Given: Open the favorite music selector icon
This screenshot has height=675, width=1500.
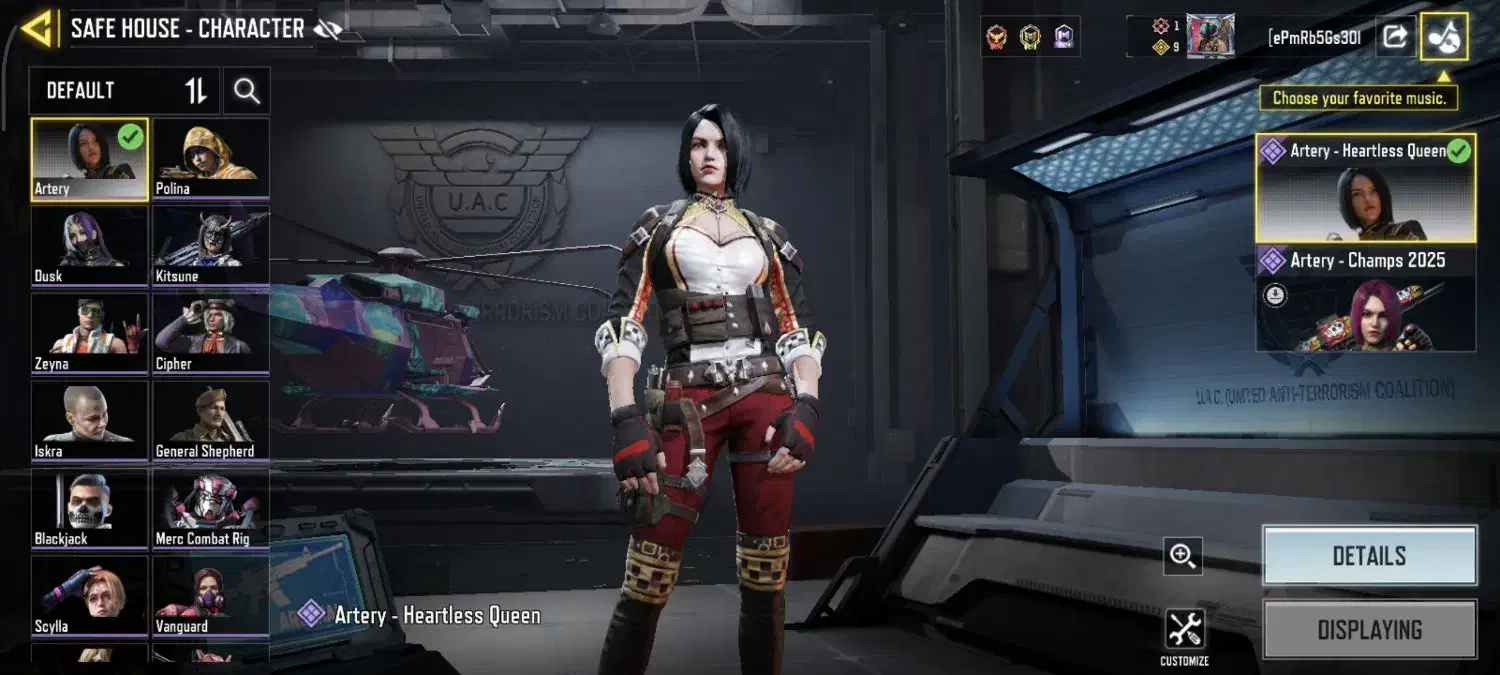Looking at the screenshot, I should point(1444,37).
